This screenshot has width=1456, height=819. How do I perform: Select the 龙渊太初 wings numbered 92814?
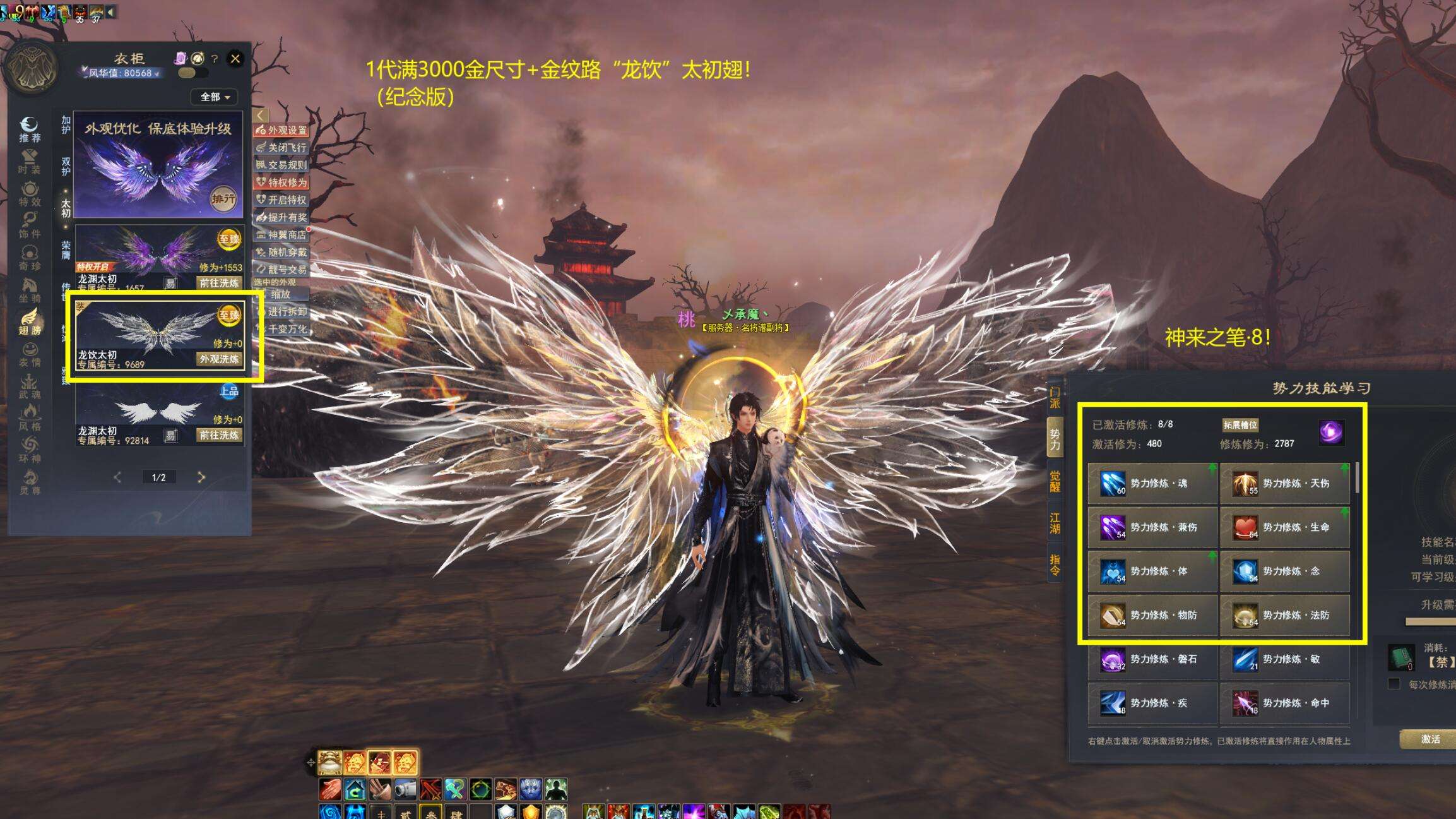tap(159, 414)
